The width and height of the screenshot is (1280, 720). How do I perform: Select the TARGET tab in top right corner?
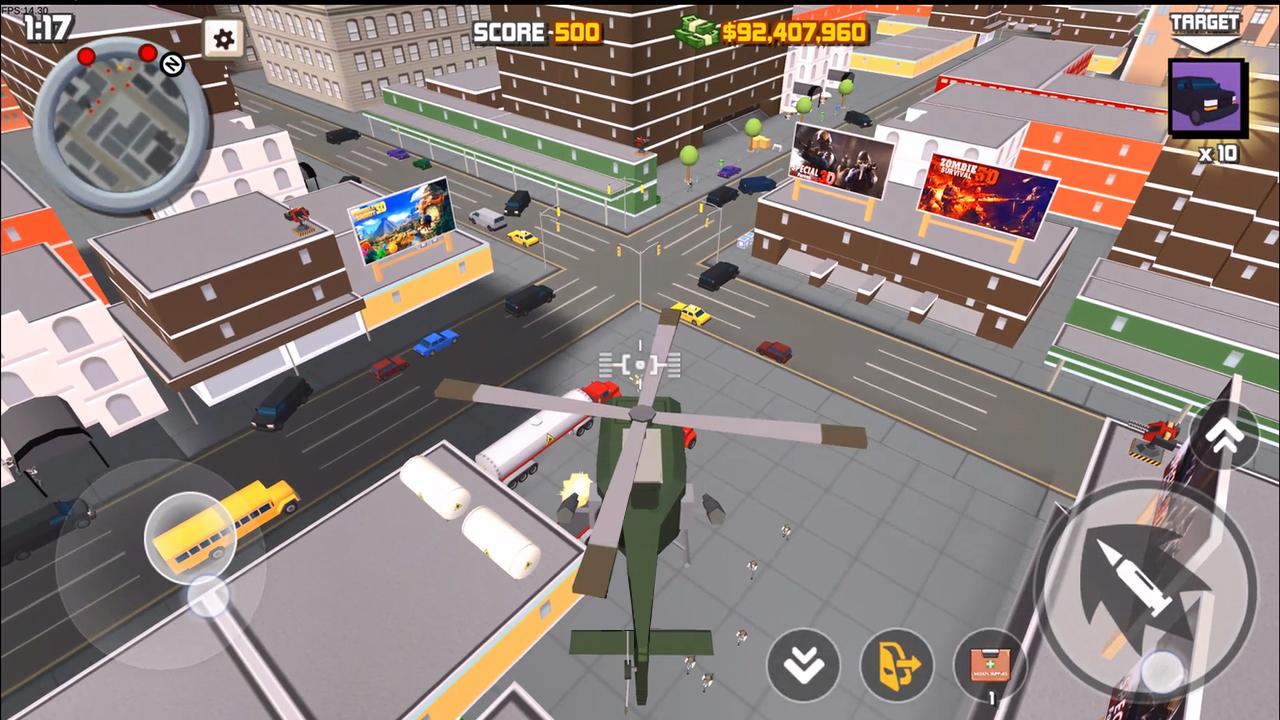click(x=1205, y=20)
